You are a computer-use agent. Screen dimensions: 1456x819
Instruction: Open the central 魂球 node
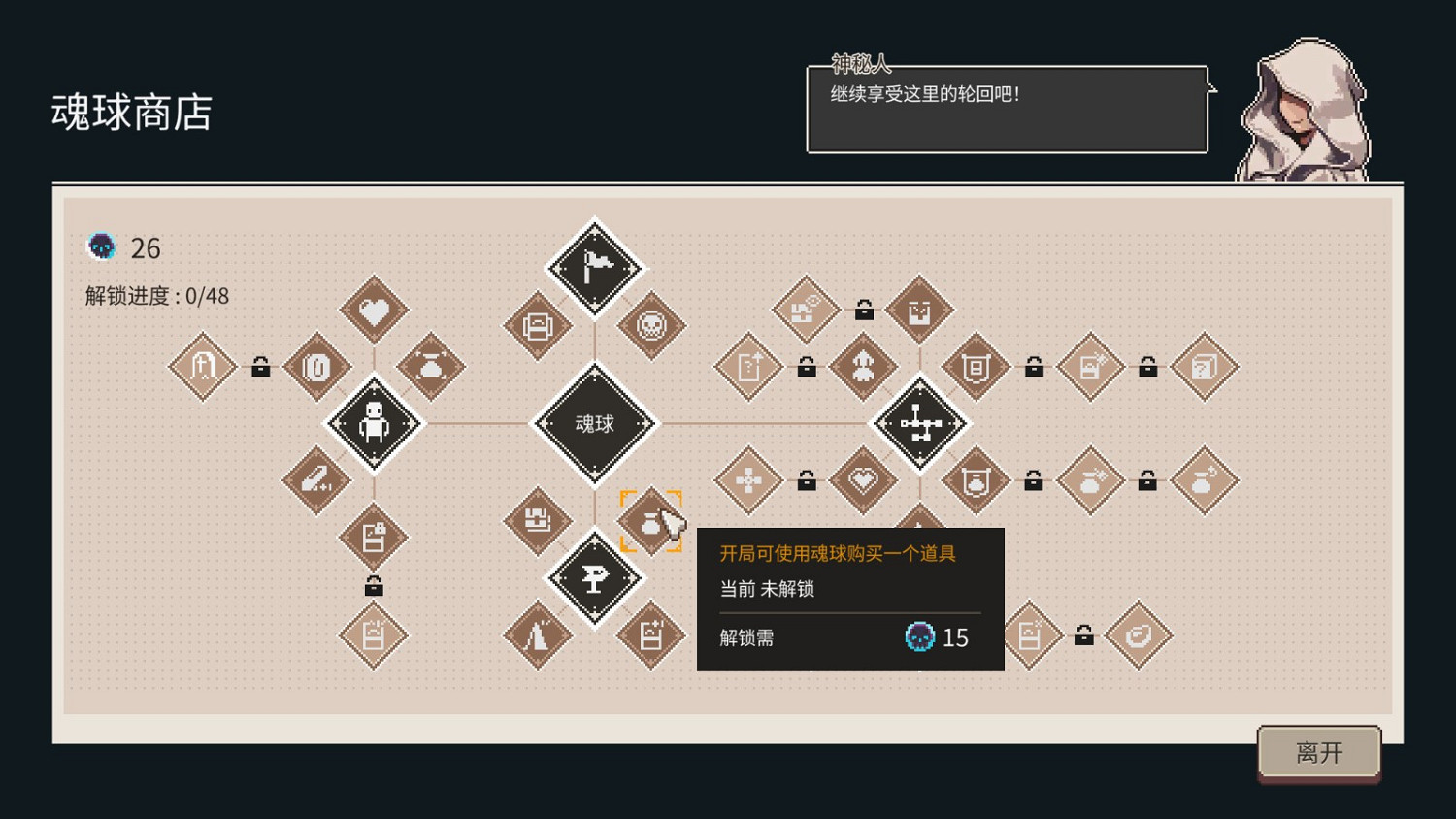click(x=595, y=424)
